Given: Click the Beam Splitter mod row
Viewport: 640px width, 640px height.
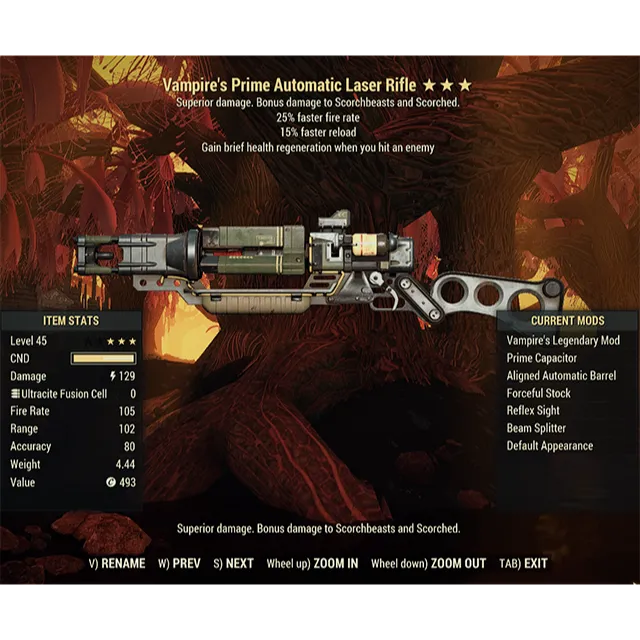Looking at the screenshot, I should (x=536, y=428).
